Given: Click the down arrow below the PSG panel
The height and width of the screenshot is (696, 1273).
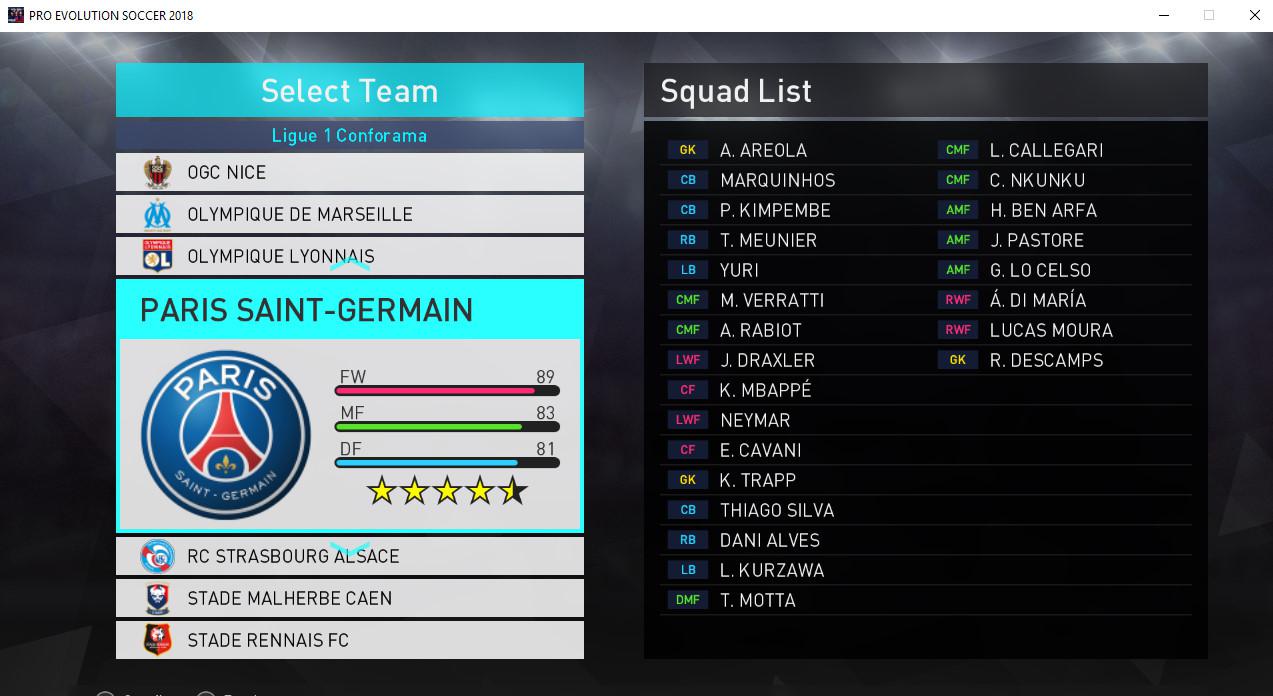Looking at the screenshot, I should (x=350, y=548).
